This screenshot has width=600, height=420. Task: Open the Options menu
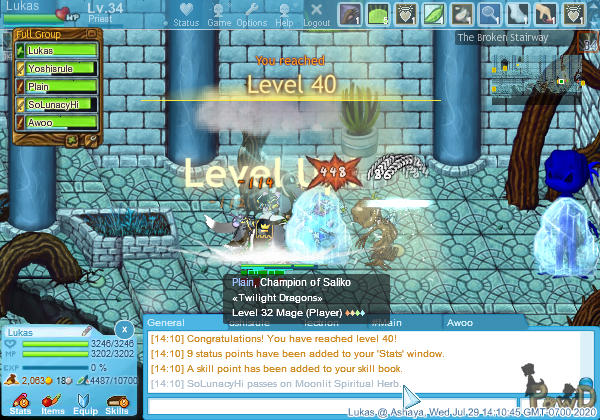tap(251, 14)
